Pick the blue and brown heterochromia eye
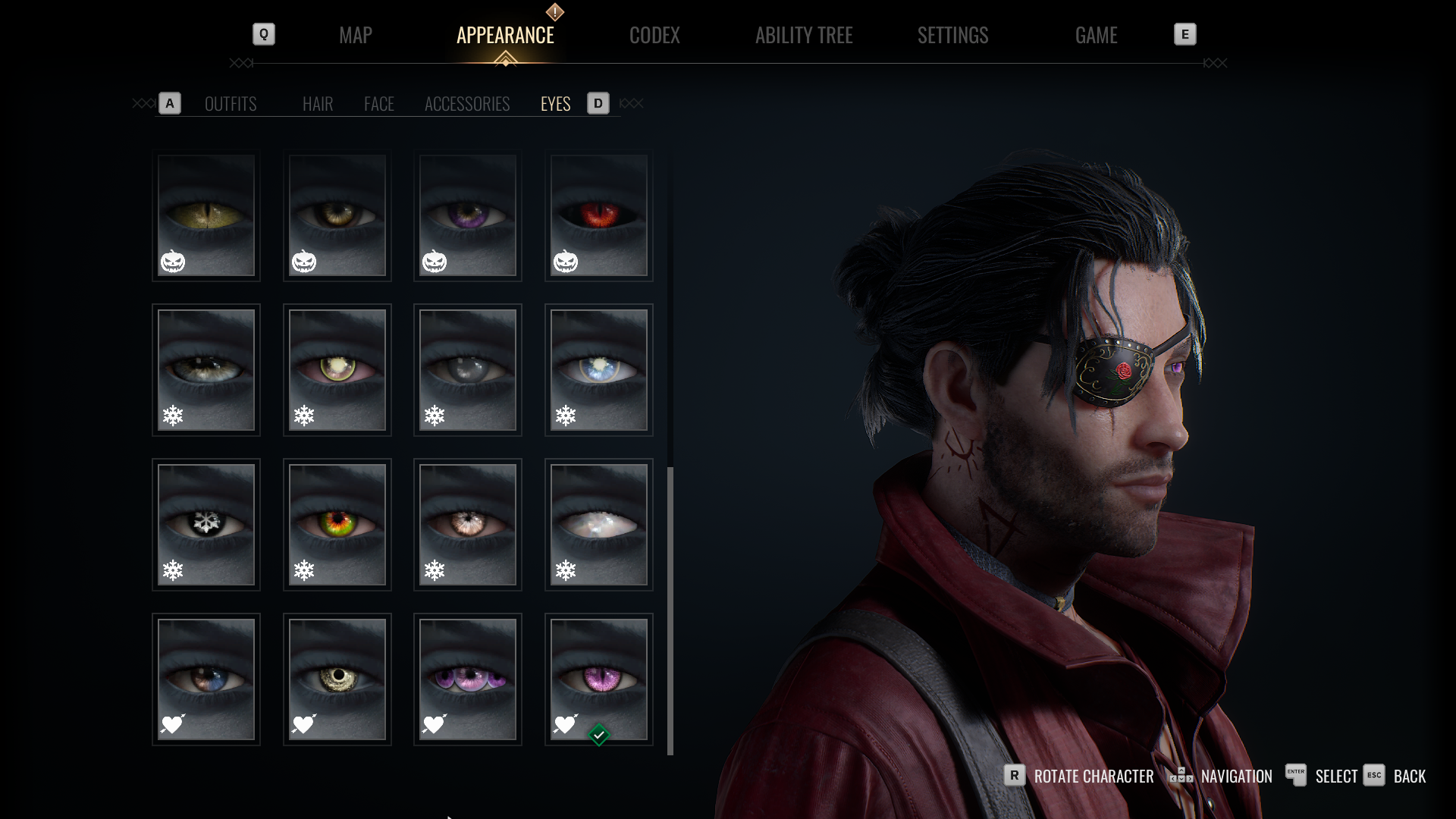The width and height of the screenshot is (1456, 819). 206,679
